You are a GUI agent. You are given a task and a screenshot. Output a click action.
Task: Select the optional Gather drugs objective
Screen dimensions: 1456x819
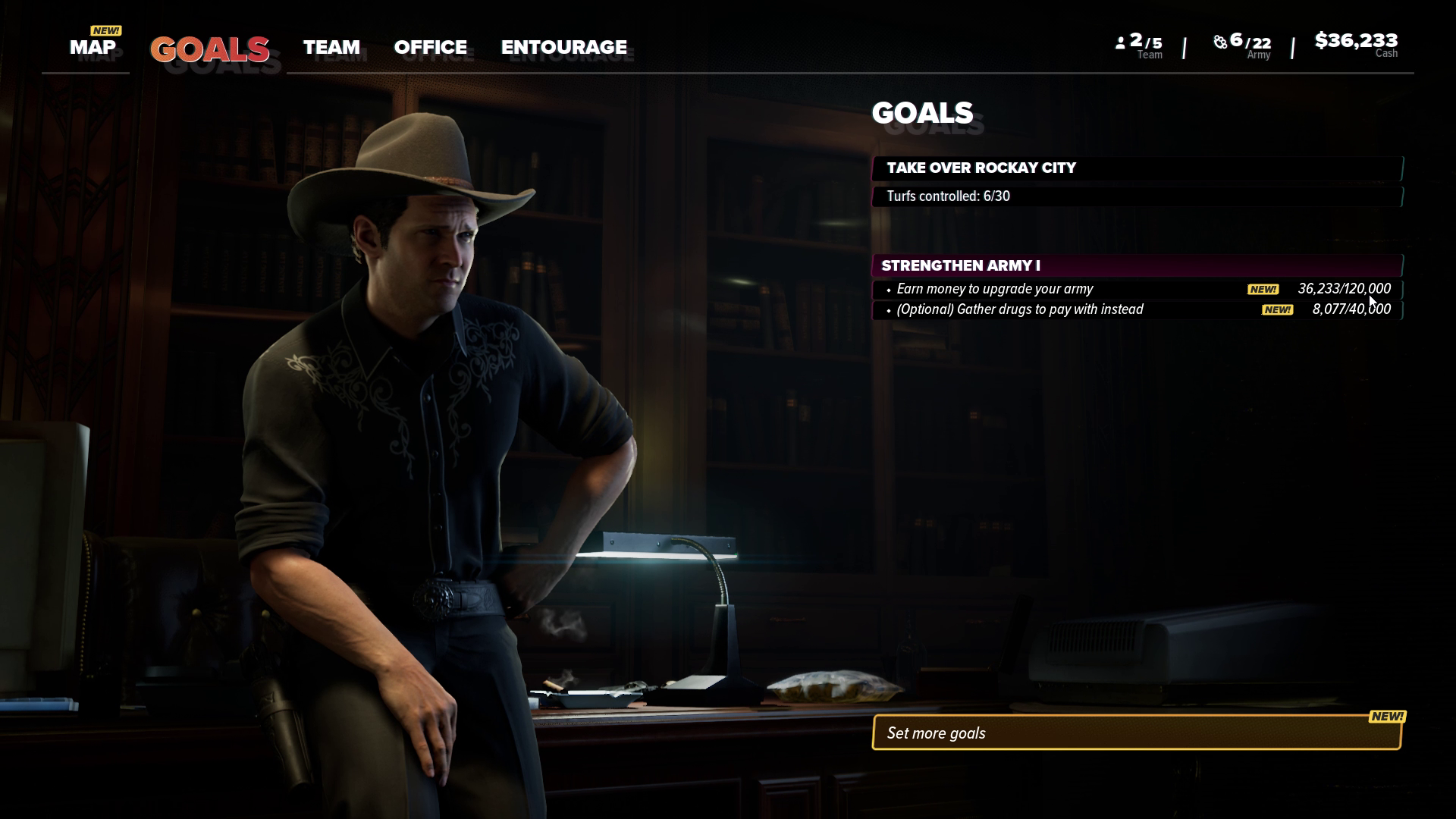point(1136,309)
